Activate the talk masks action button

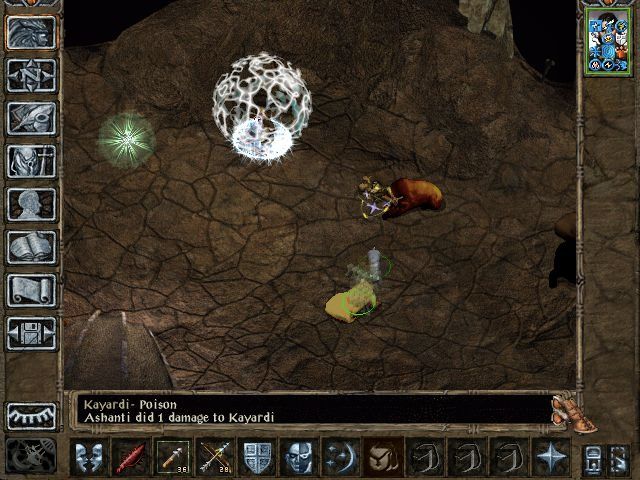[x=89, y=457]
